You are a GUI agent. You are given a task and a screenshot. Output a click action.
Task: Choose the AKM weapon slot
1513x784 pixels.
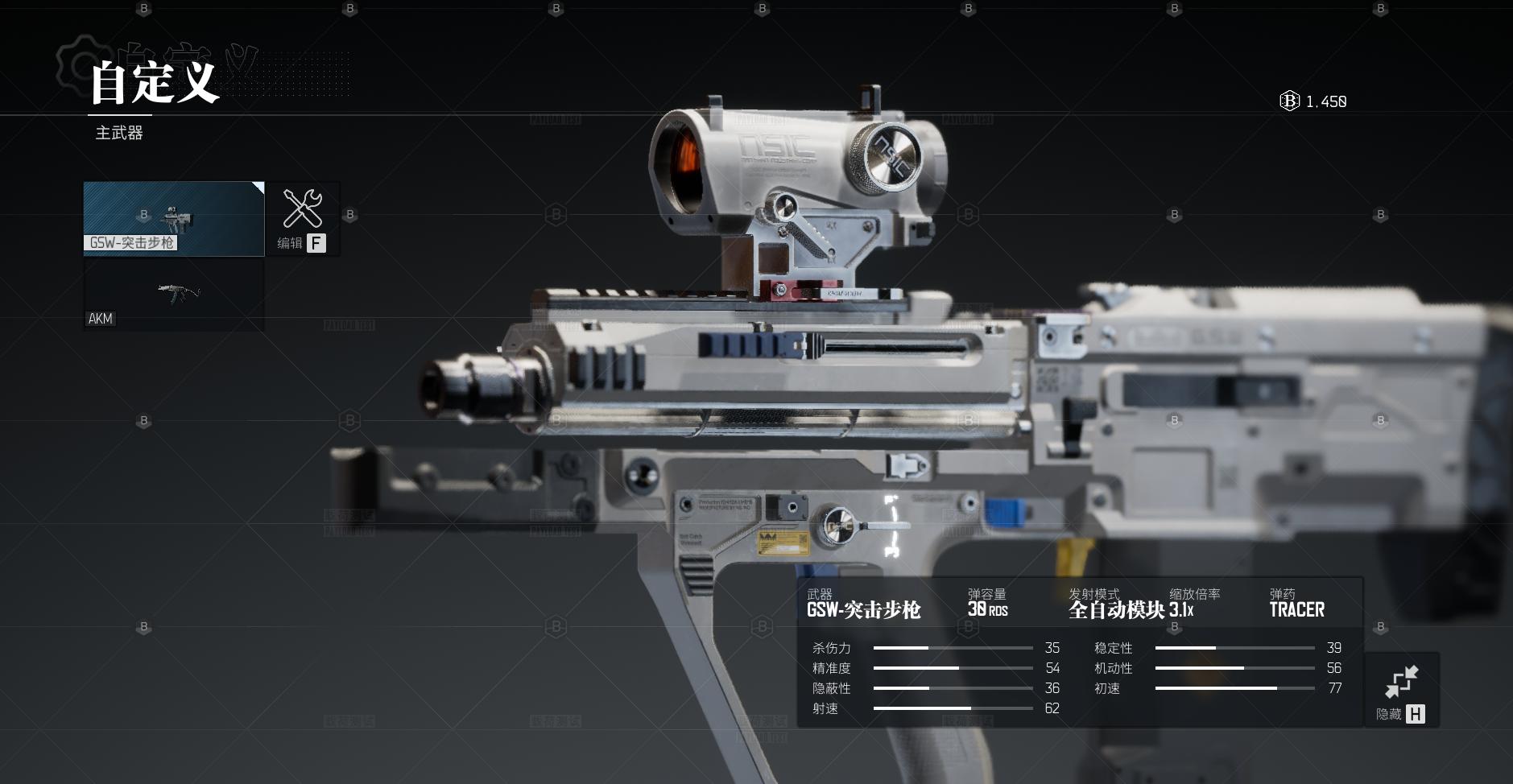[174, 295]
